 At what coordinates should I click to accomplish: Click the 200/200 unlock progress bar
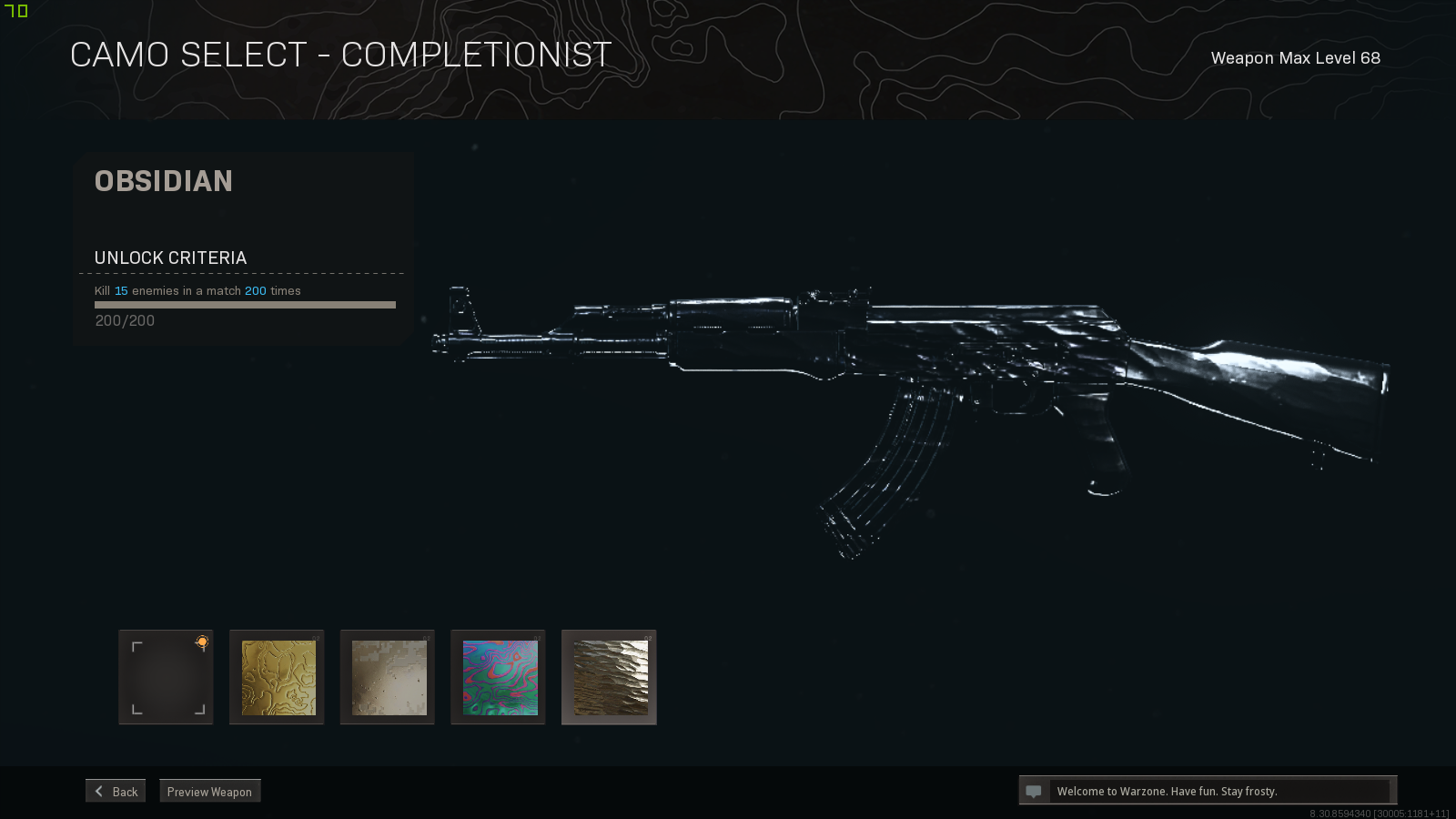coord(244,305)
